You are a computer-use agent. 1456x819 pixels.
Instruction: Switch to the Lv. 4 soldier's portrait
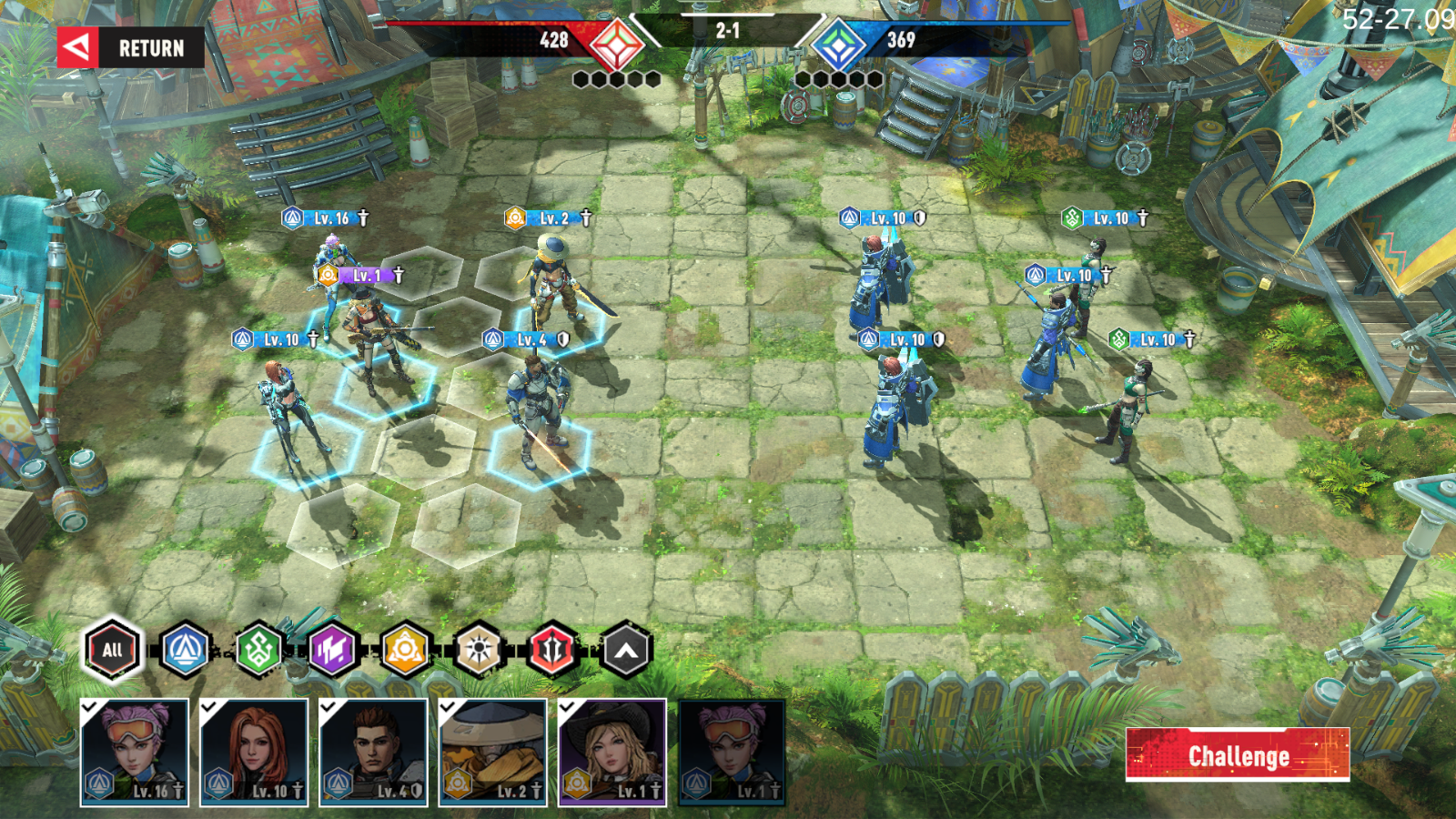[372, 752]
